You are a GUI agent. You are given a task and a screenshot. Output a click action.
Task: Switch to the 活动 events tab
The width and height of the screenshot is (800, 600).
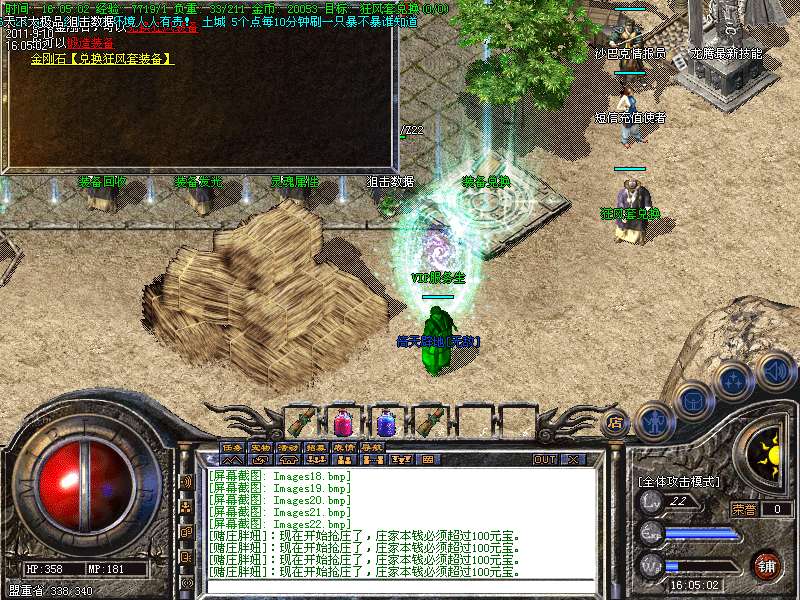[288, 447]
